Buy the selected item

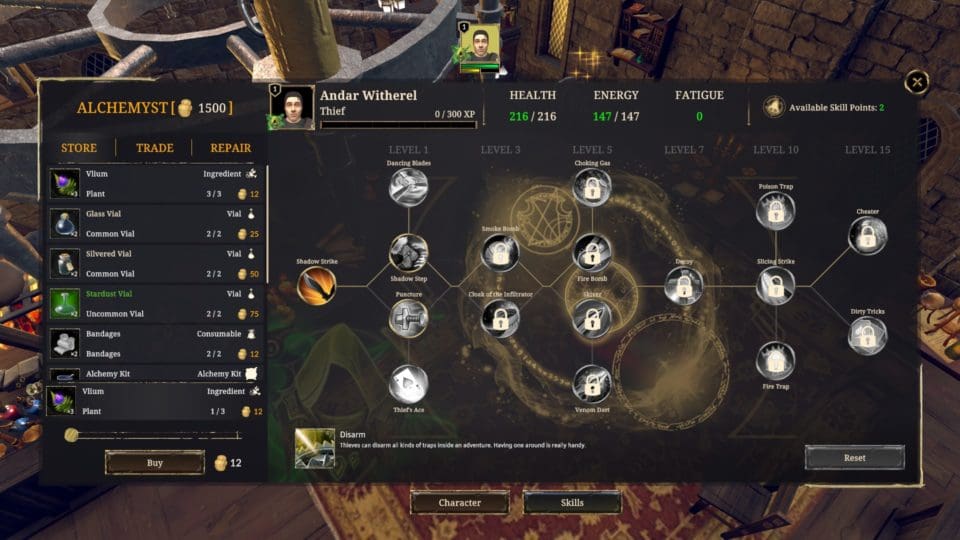154,463
